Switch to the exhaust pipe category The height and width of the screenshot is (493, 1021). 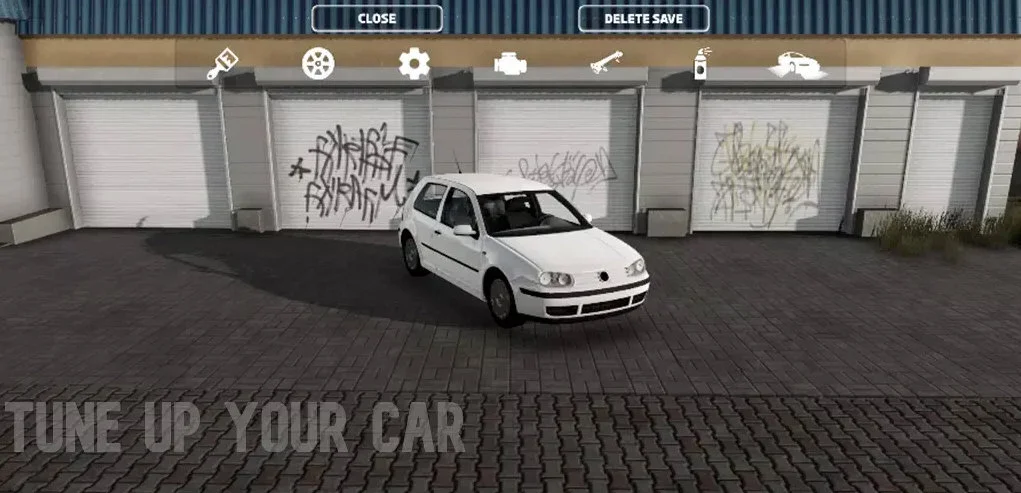tap(606, 63)
